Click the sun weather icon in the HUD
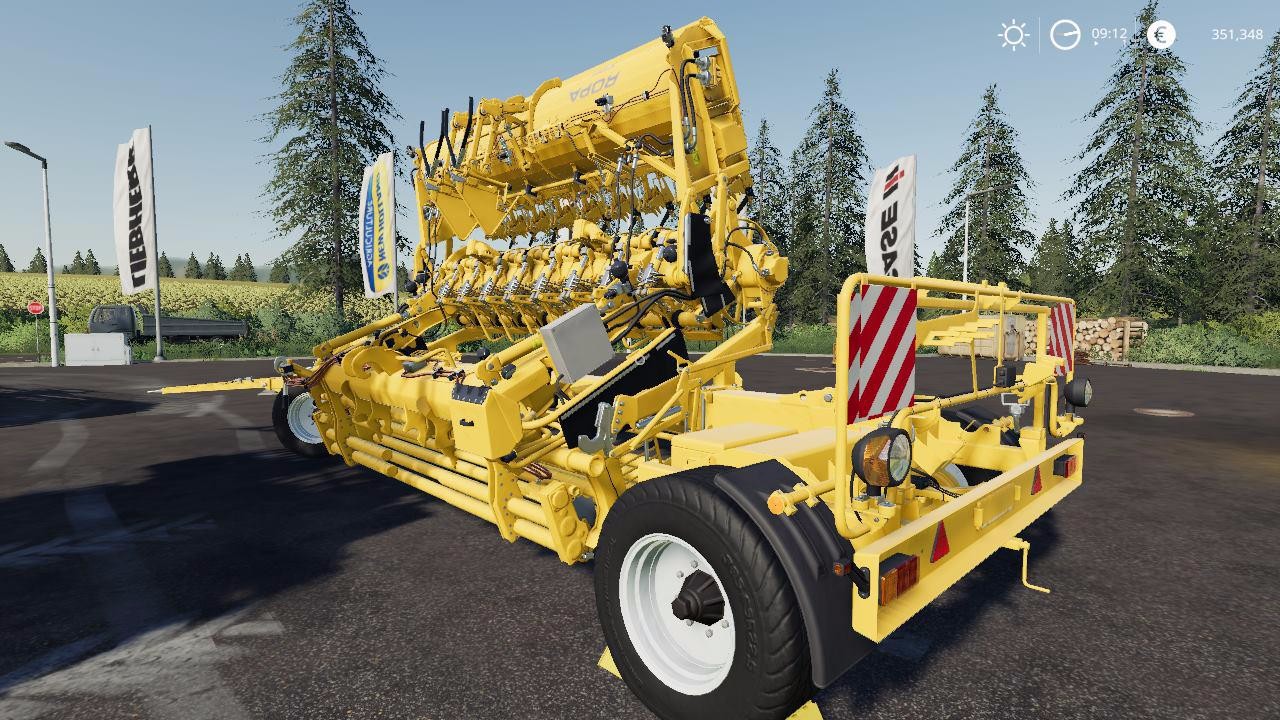This screenshot has height=720, width=1280. [x=1012, y=36]
